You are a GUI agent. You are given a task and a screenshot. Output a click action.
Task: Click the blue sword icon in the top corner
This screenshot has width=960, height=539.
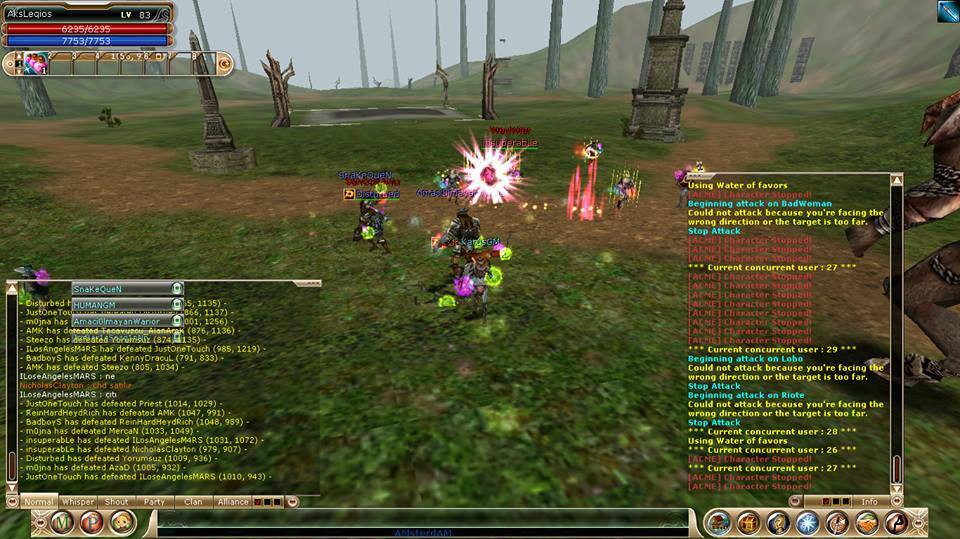tap(947, 11)
